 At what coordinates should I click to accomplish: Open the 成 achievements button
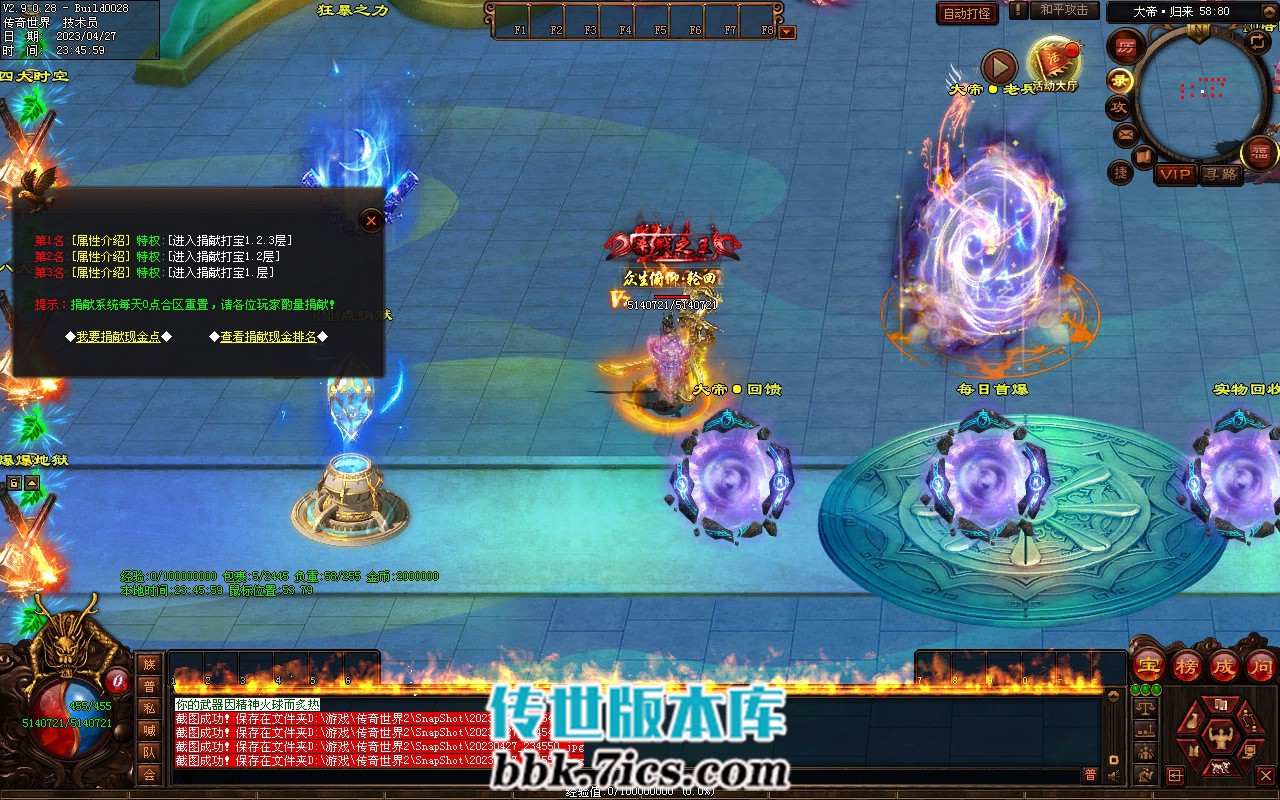point(1224,665)
